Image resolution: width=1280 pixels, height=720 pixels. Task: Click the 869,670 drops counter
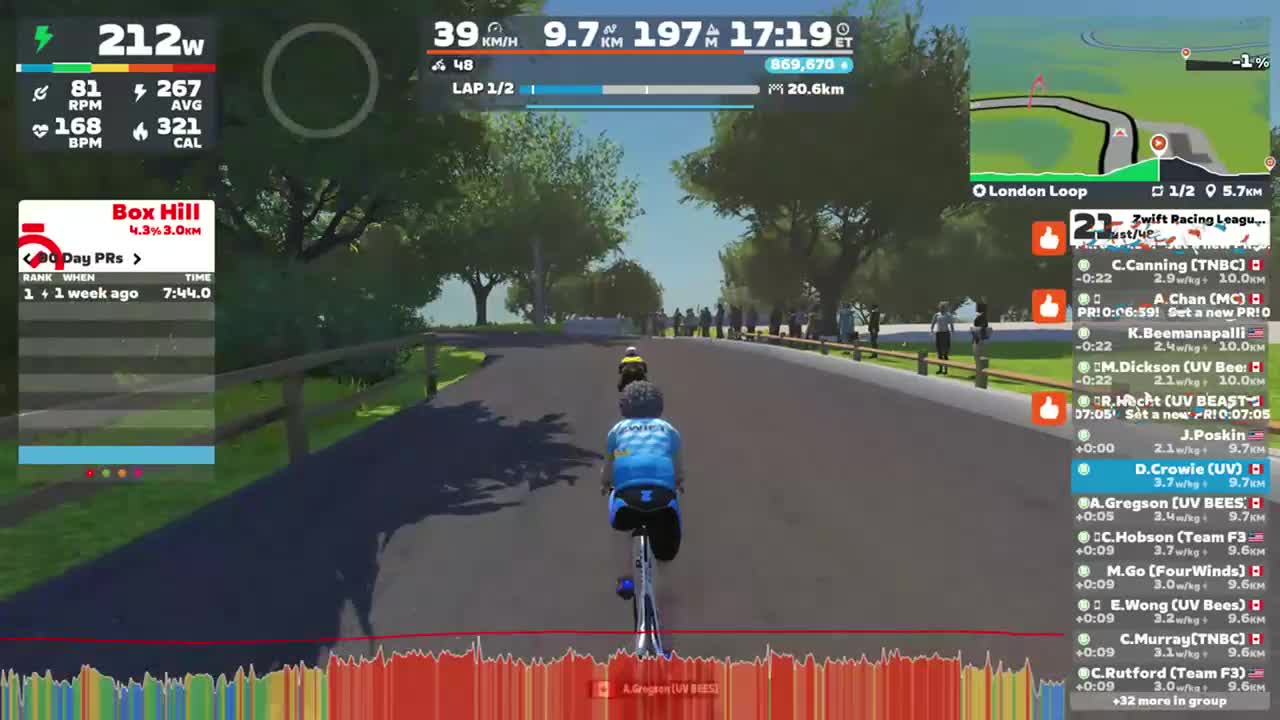[810, 65]
